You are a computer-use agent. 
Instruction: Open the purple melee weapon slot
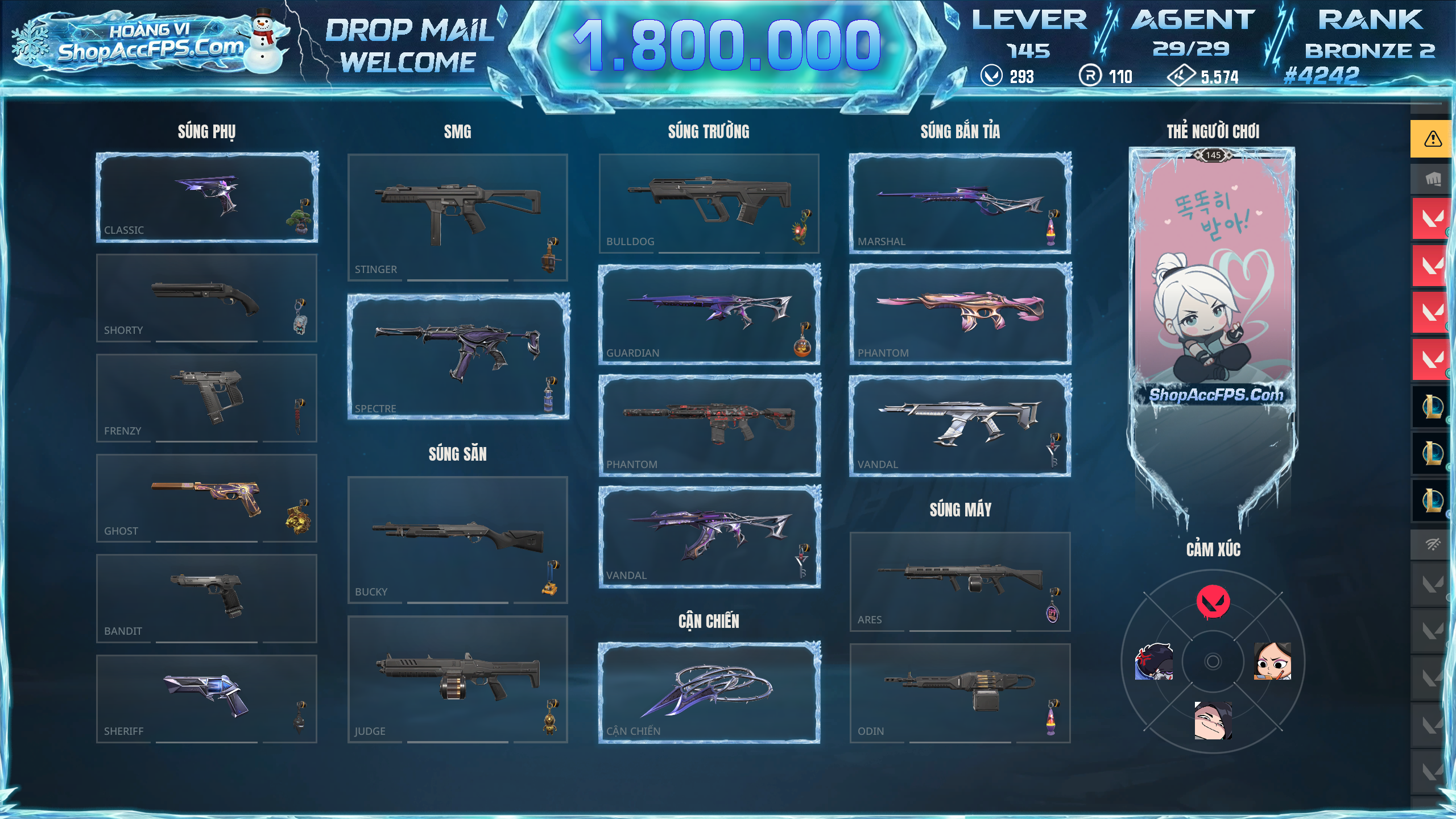tap(709, 692)
